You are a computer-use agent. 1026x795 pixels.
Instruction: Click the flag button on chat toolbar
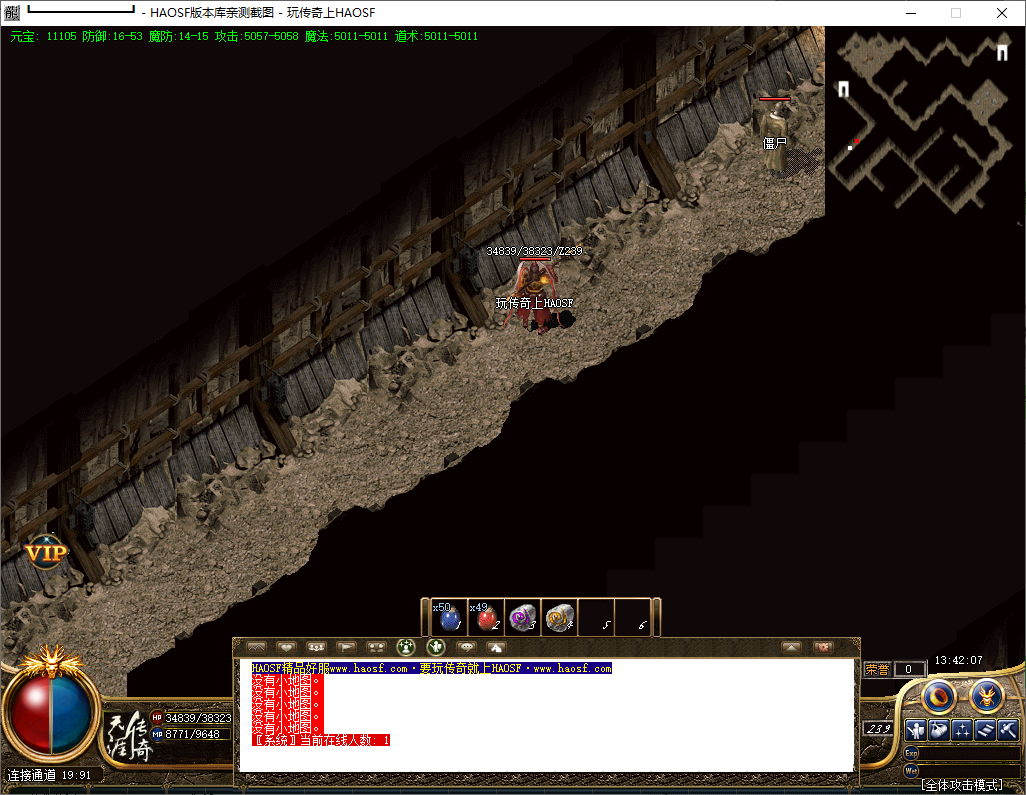346,647
